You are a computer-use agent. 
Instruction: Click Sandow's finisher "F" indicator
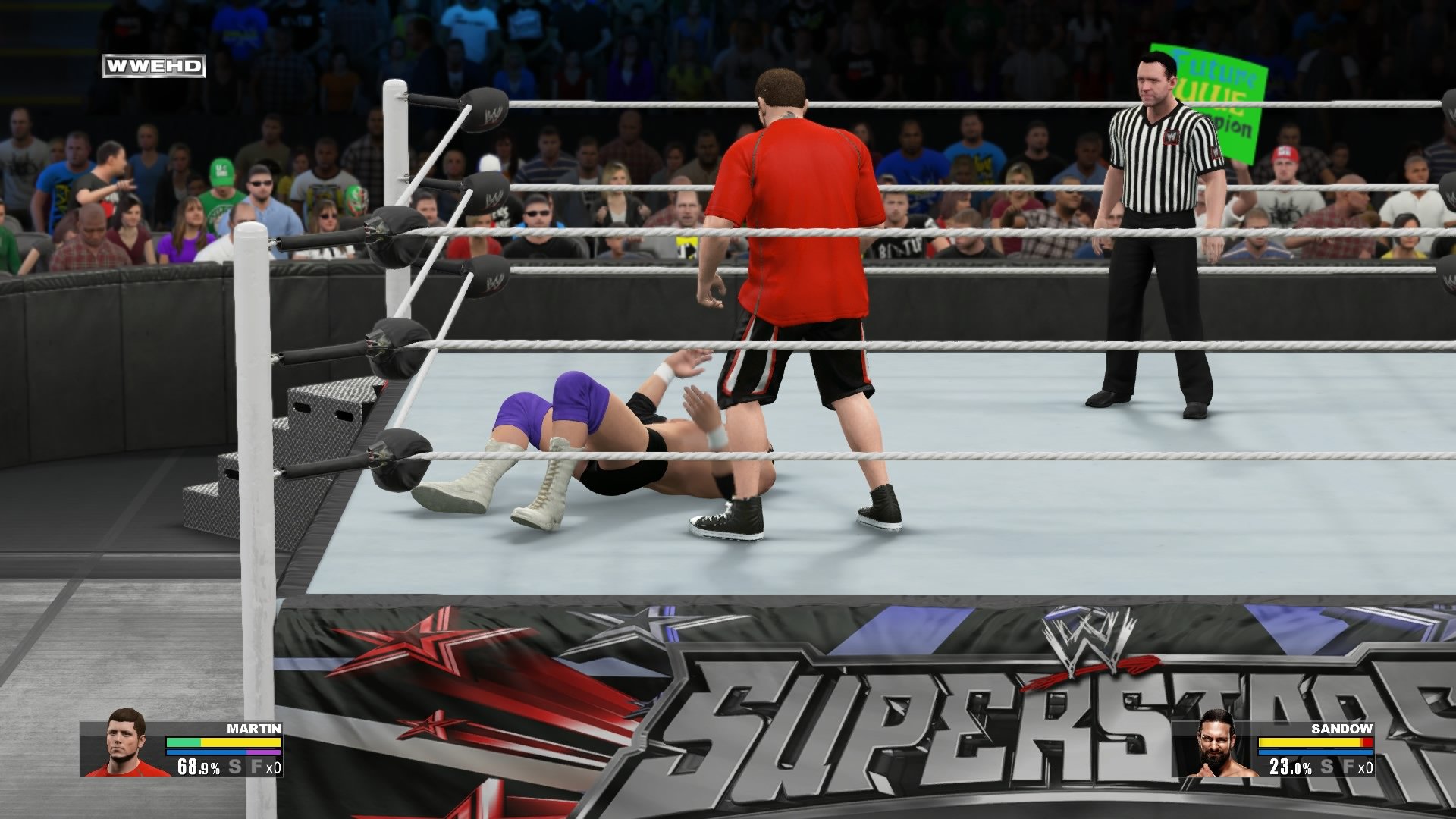pos(1349,767)
